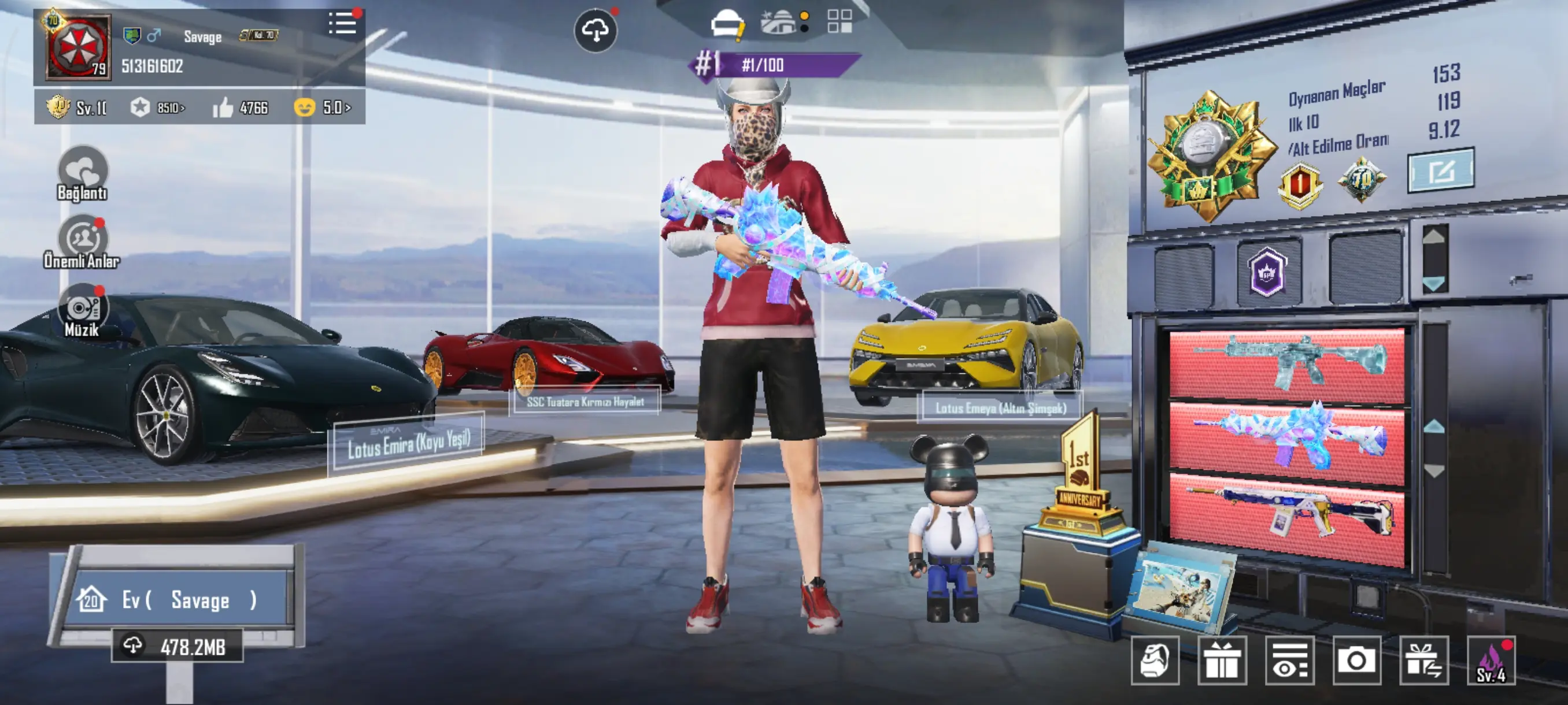Open the Sv.4 purple flame button
1568x705 pixels.
pyautogui.click(x=1491, y=661)
